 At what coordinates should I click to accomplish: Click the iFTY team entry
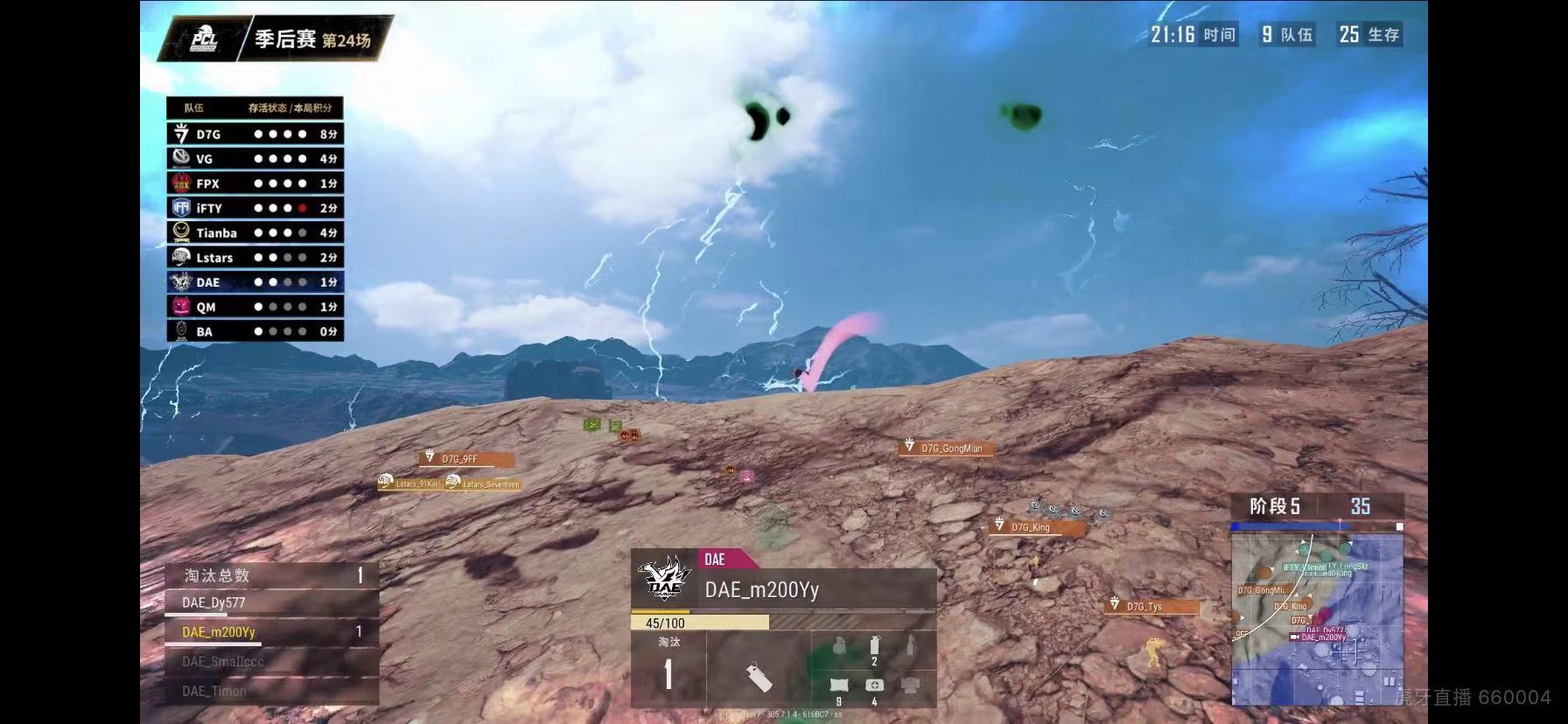click(255, 208)
